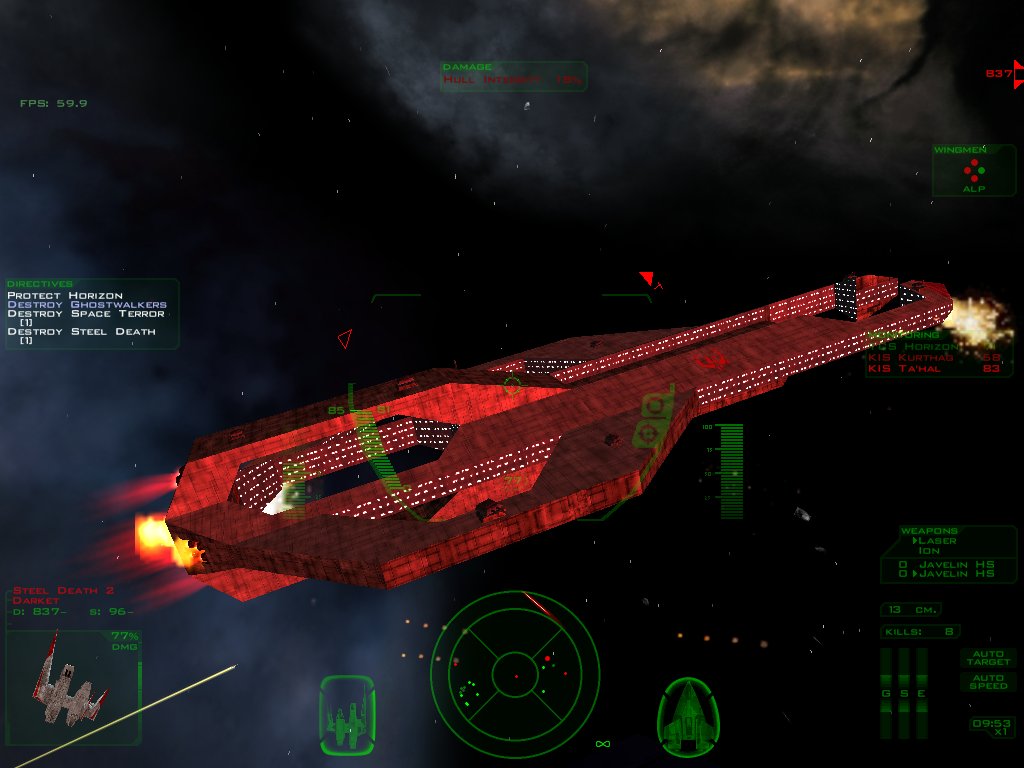Click the vertical throttle gauge
Viewport: 1024px width, 768px height.
click(x=732, y=472)
